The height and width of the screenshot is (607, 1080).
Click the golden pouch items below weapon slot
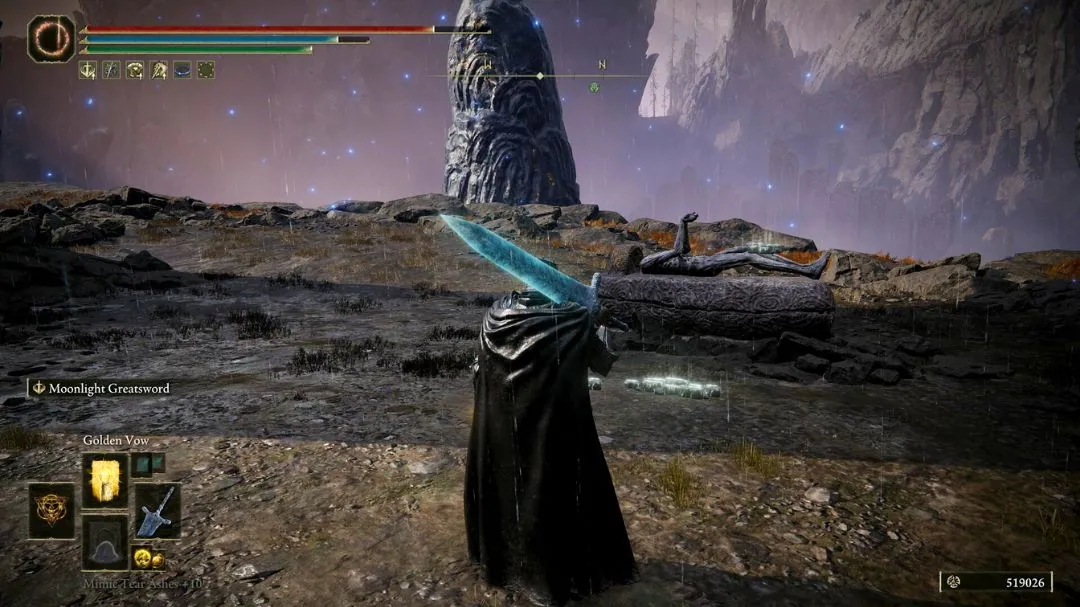149,557
